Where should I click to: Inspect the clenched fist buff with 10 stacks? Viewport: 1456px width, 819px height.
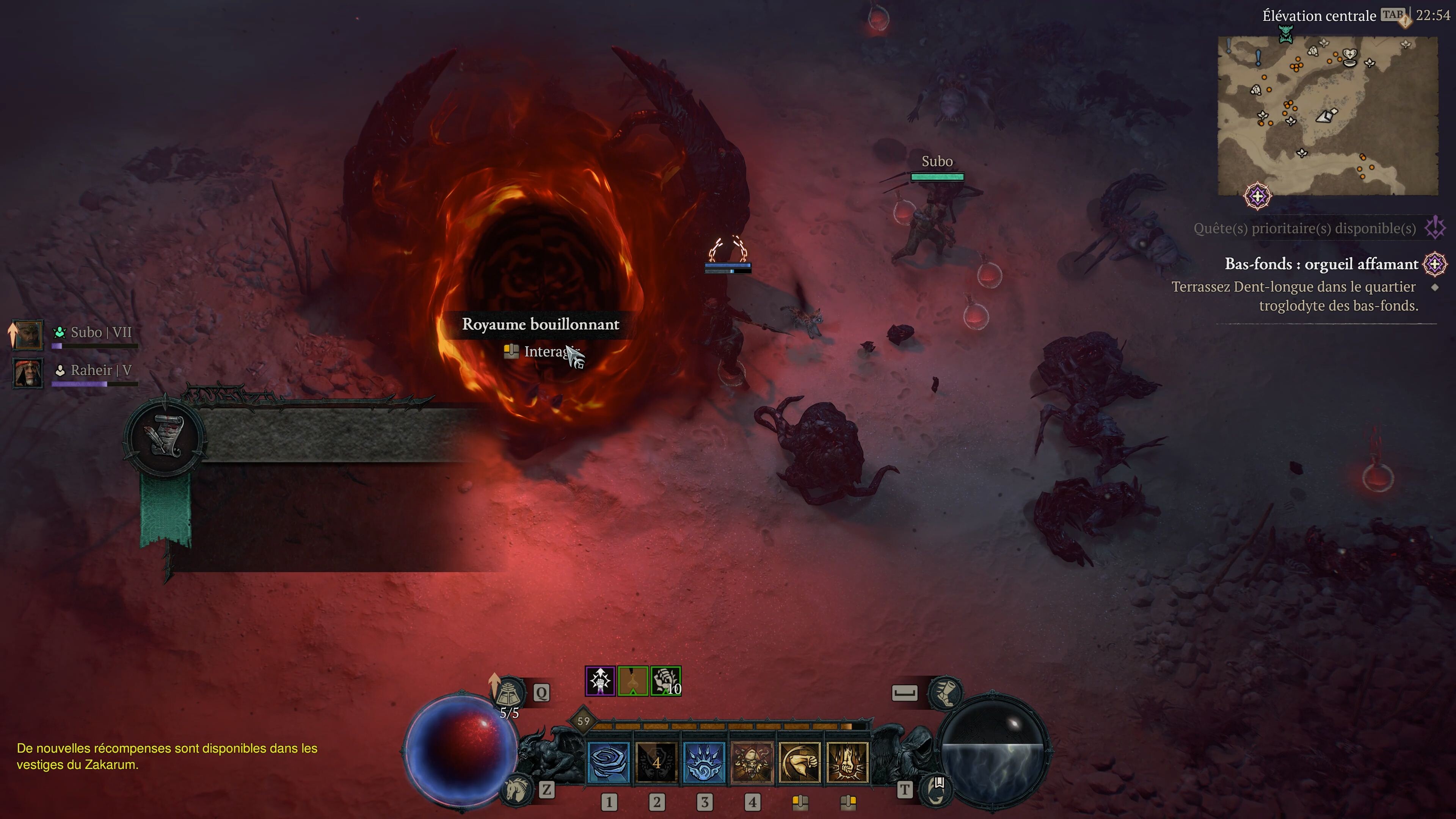[x=665, y=681]
